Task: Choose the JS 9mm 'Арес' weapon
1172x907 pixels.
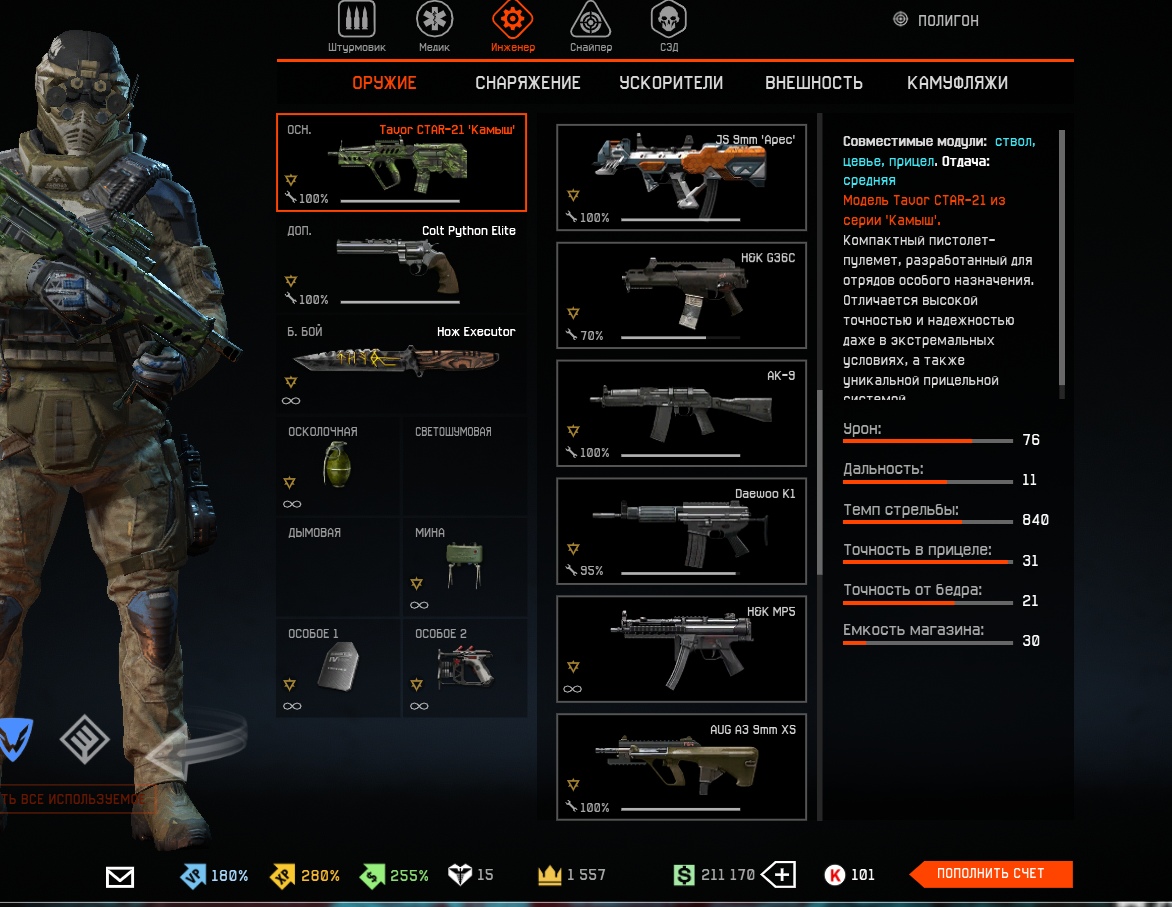Action: [681, 177]
